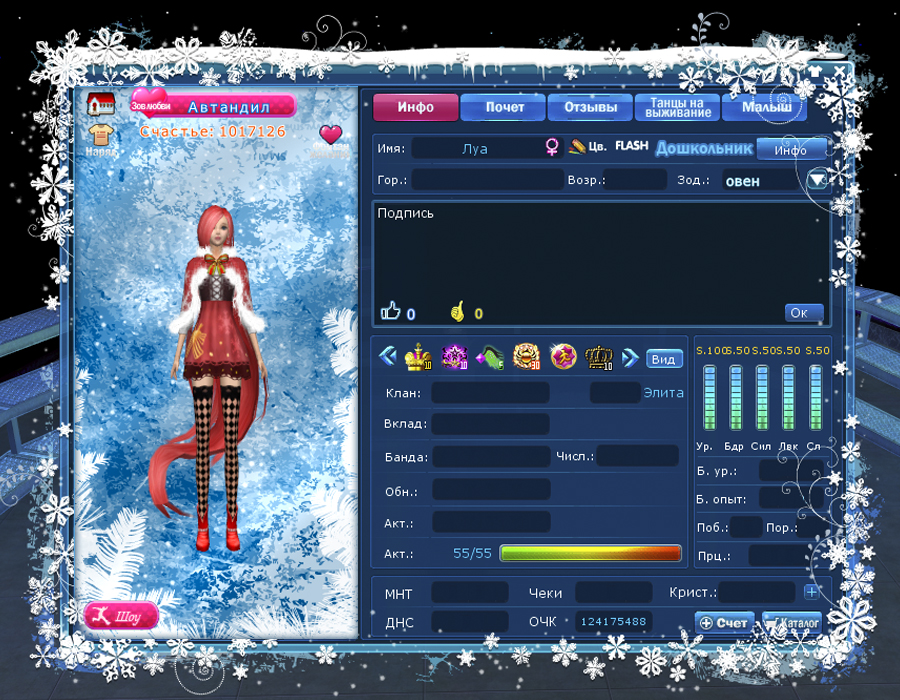Open the Наряд outfit shirt icon
The image size is (900, 700).
tap(99, 135)
